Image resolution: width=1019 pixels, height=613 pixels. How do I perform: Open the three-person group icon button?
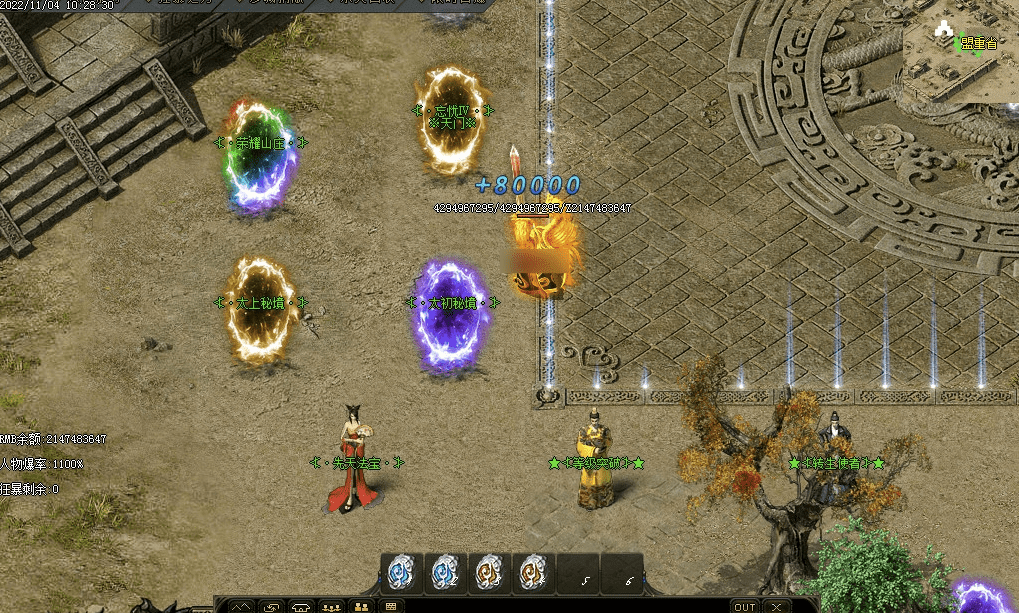coord(331,606)
